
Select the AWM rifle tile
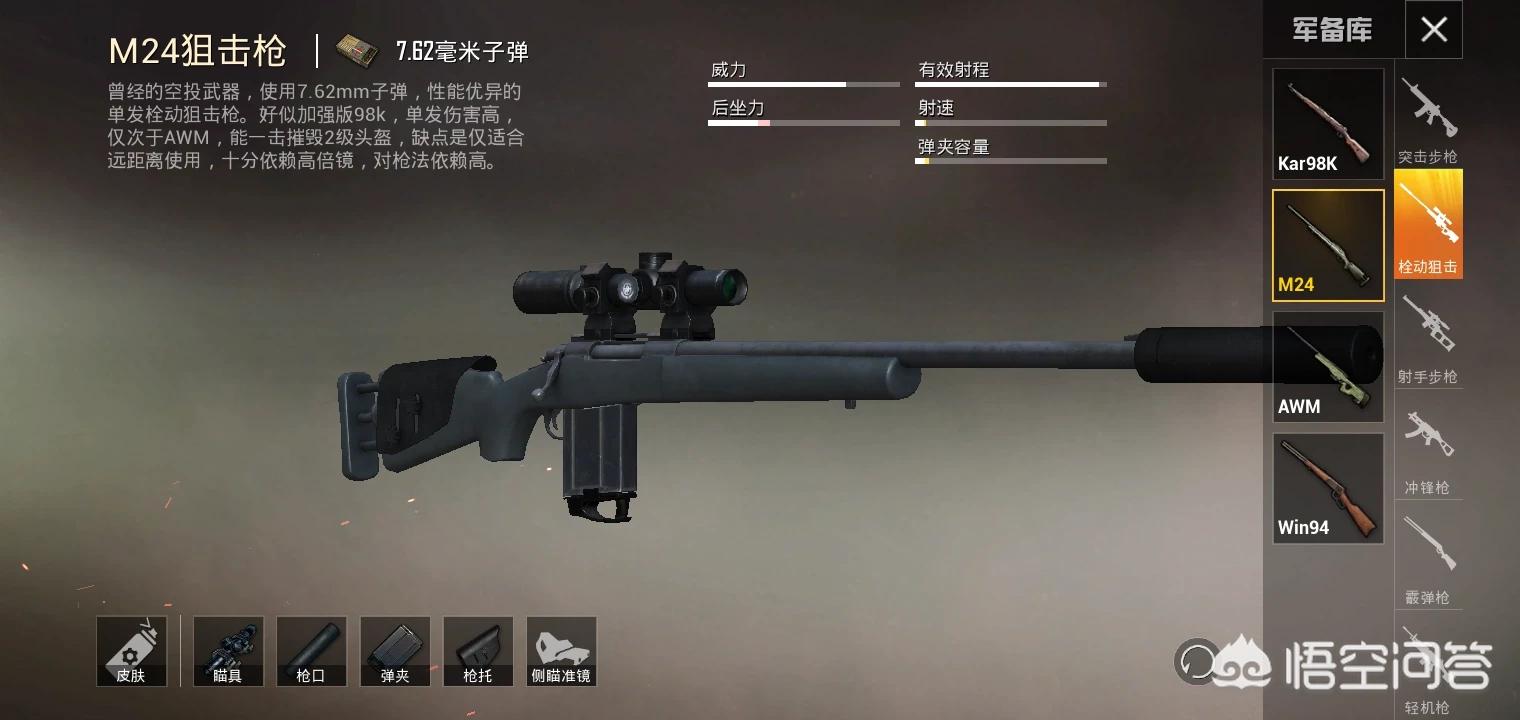point(1328,366)
